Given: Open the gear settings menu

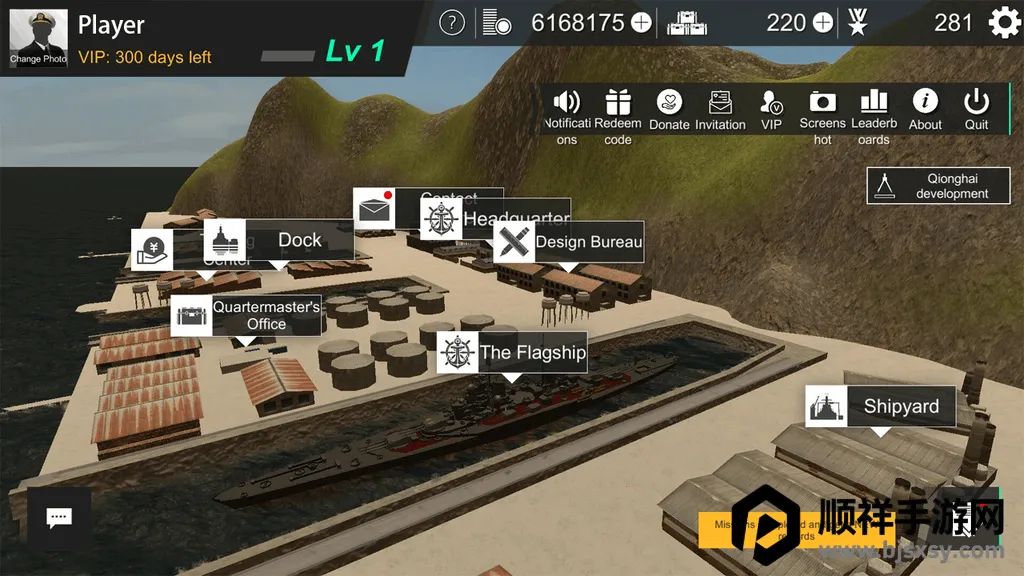Looking at the screenshot, I should click(1003, 22).
